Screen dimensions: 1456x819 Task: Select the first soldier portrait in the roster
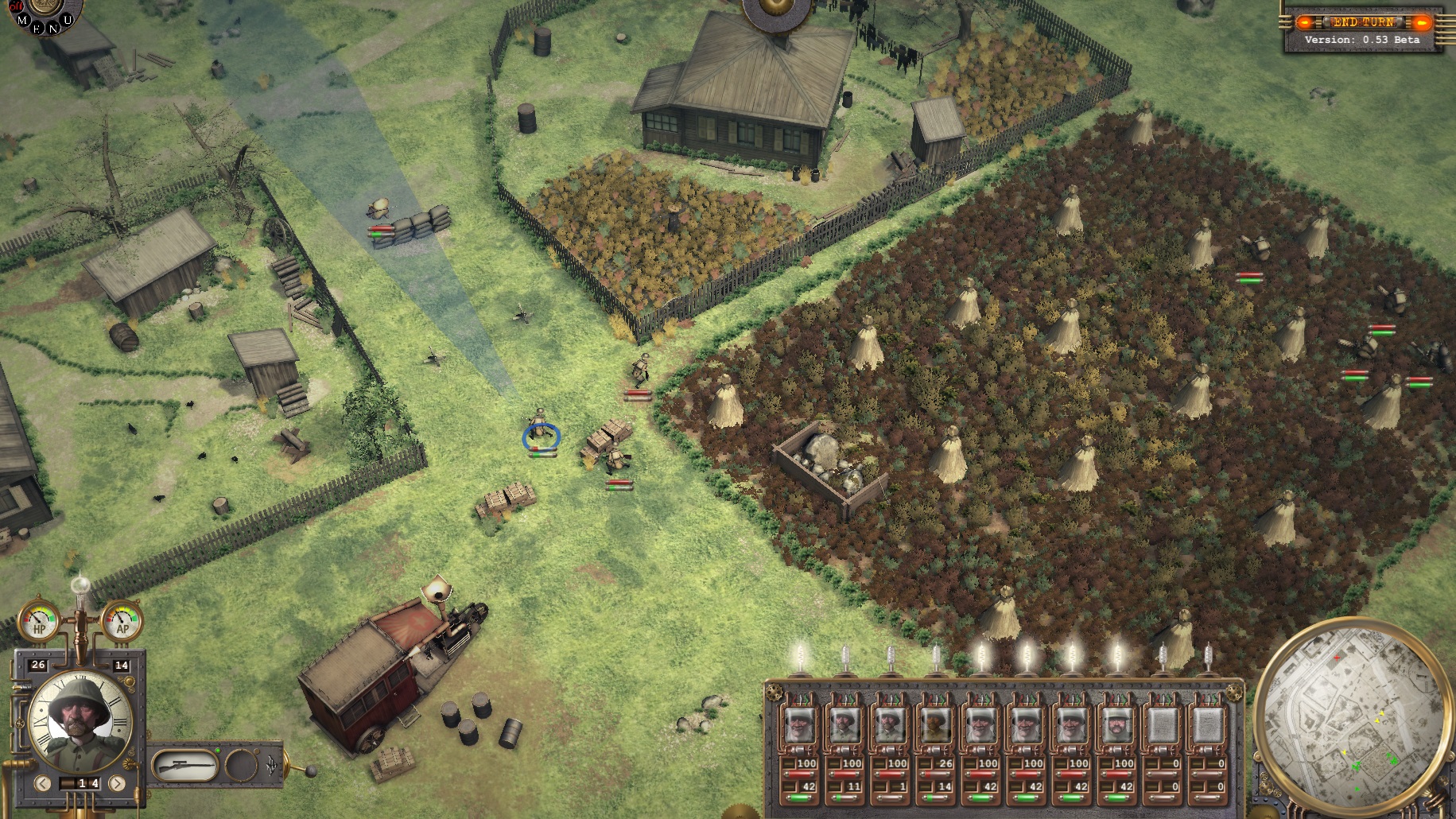coord(798,725)
